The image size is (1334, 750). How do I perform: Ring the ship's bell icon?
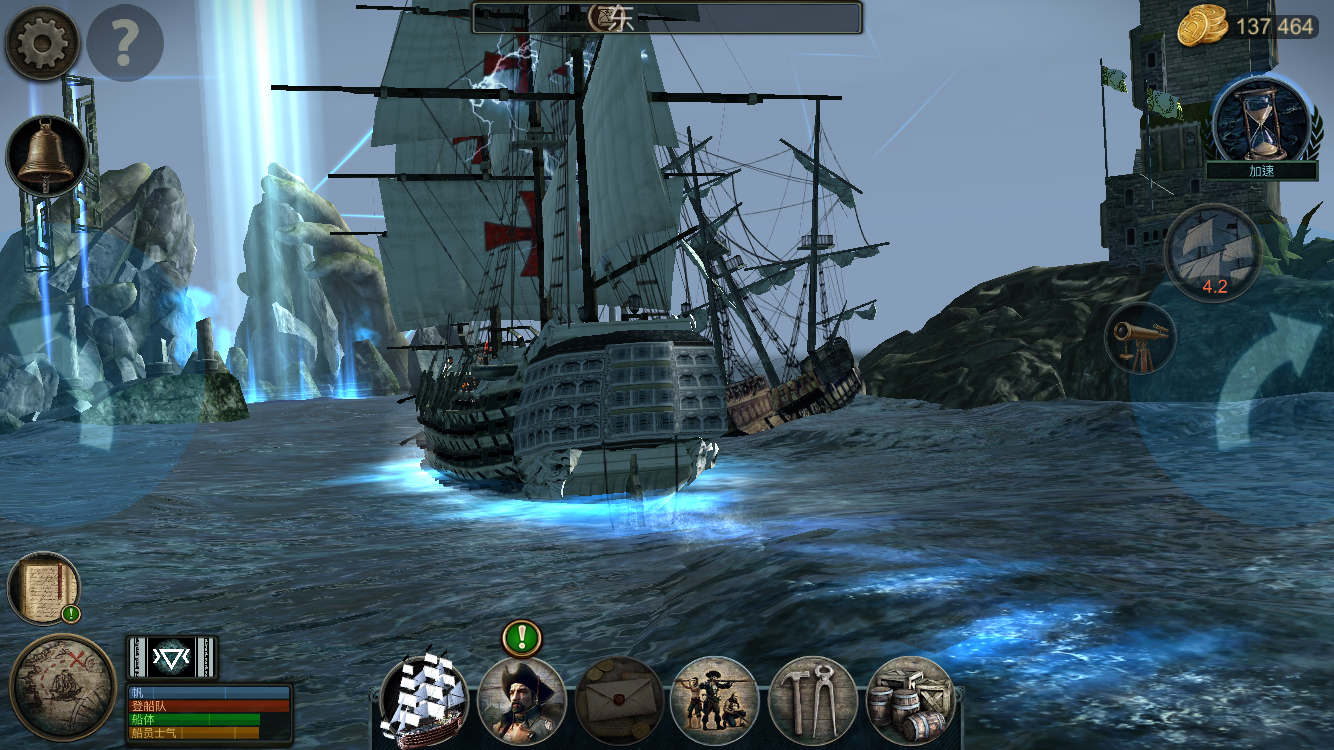click(x=46, y=156)
